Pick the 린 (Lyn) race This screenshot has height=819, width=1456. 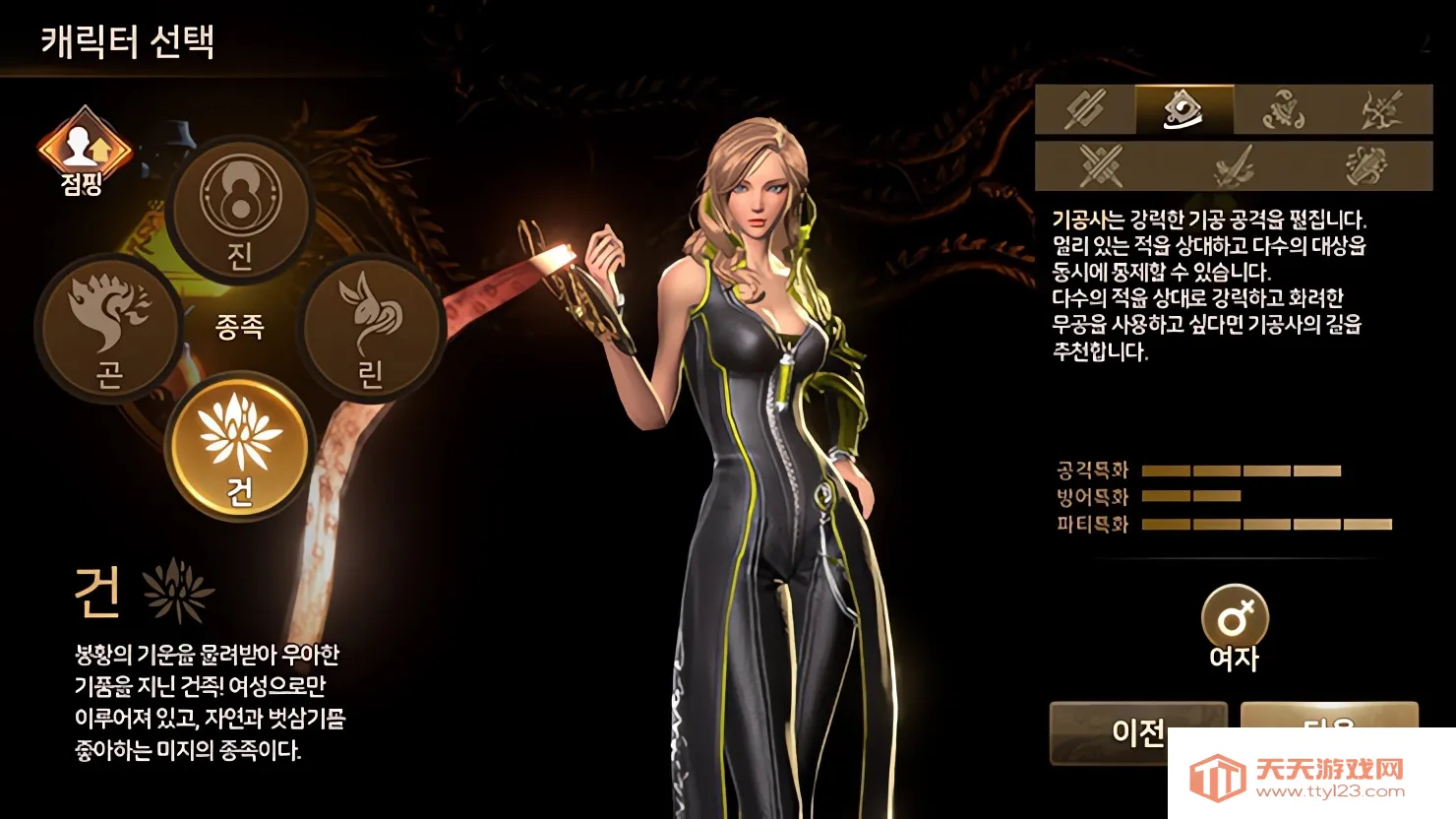click(x=370, y=328)
